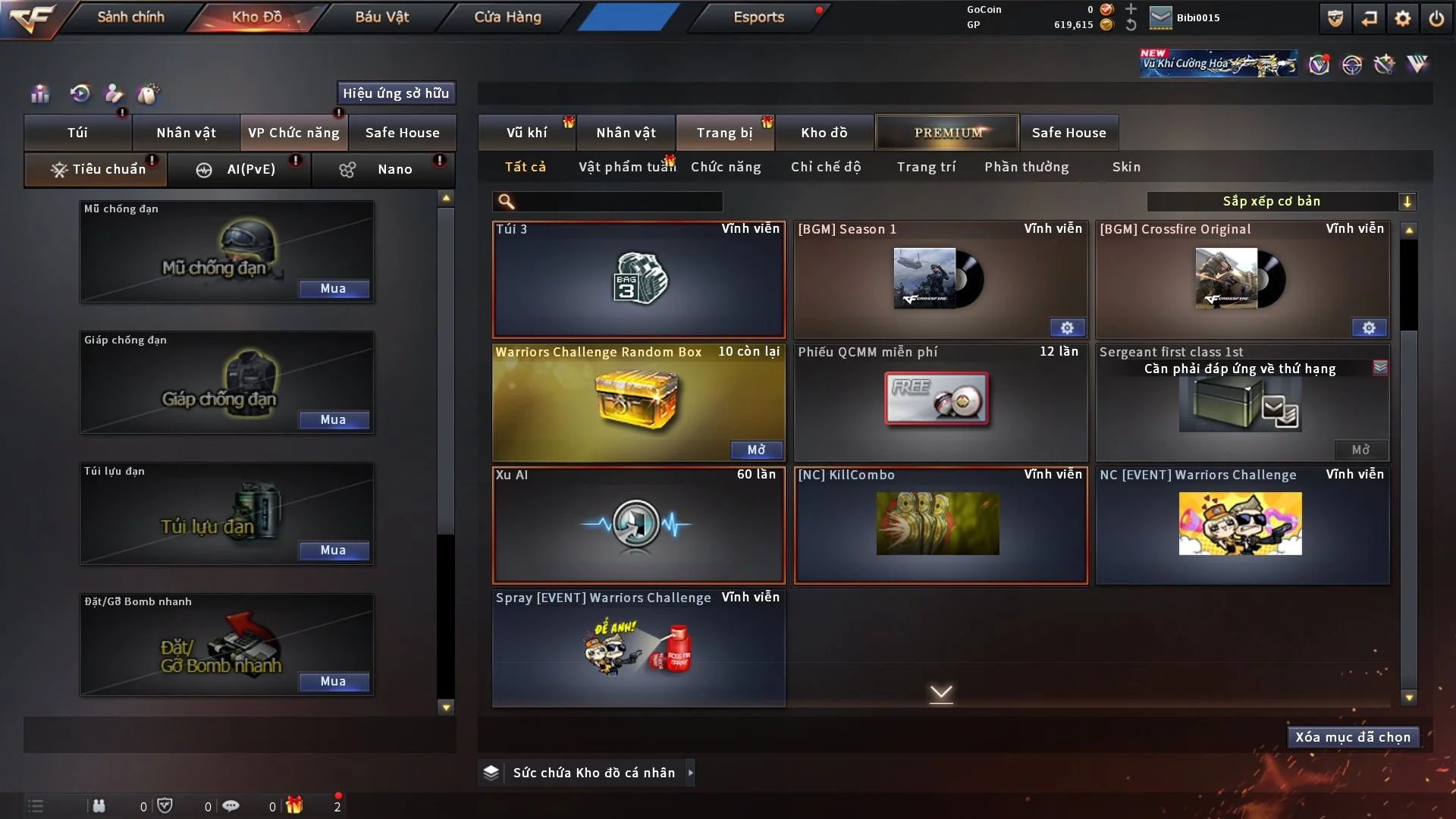The height and width of the screenshot is (819, 1456).
Task: Open the Hiệu ứng sở hữu panel
Action: tap(396, 93)
